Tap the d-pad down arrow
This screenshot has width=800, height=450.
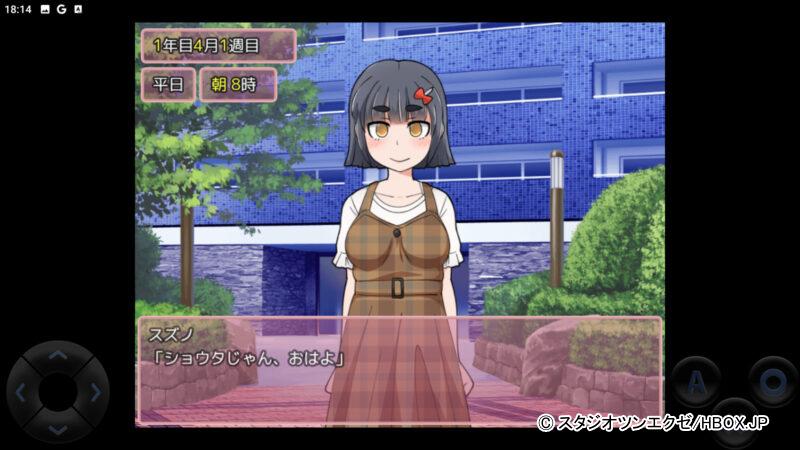(x=57, y=428)
